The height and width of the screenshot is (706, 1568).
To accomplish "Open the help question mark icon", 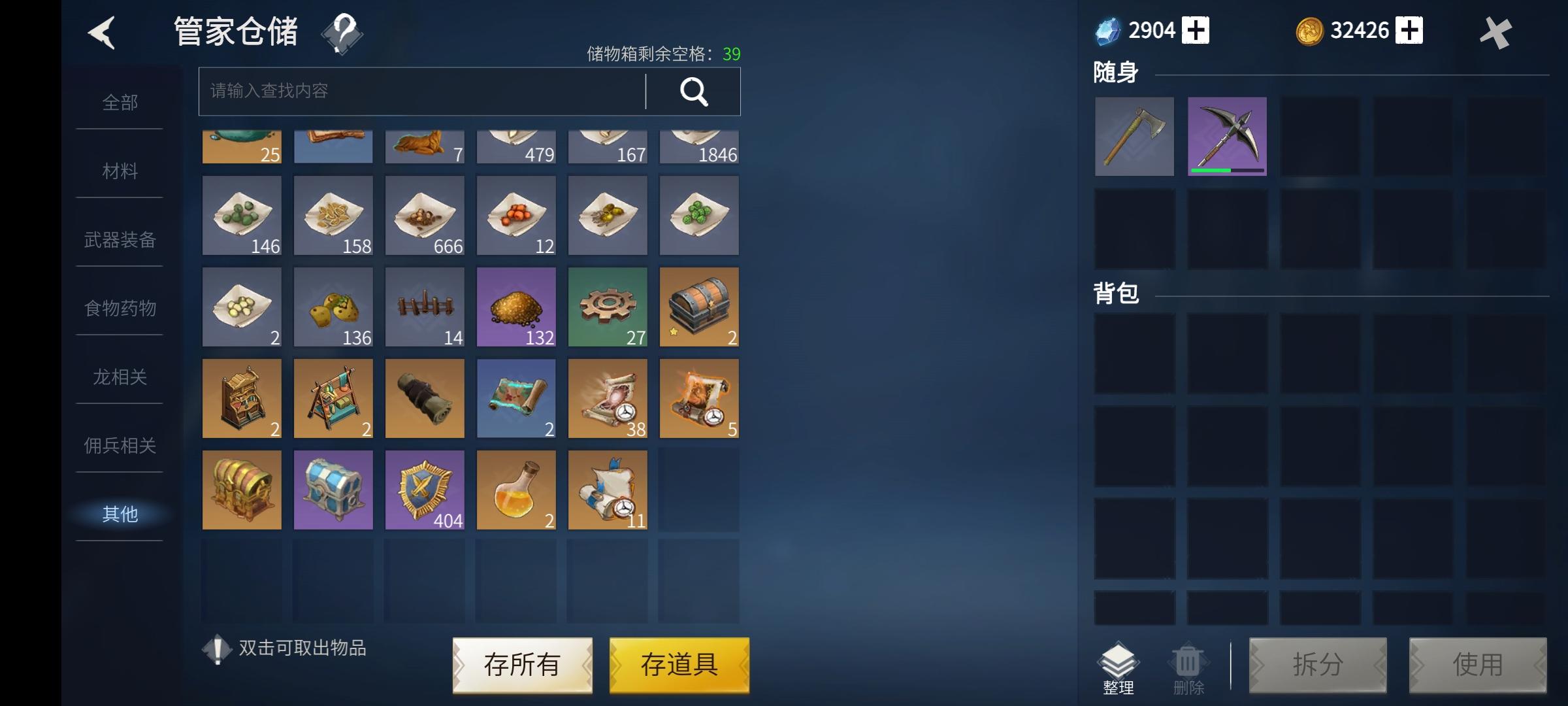I will [342, 33].
